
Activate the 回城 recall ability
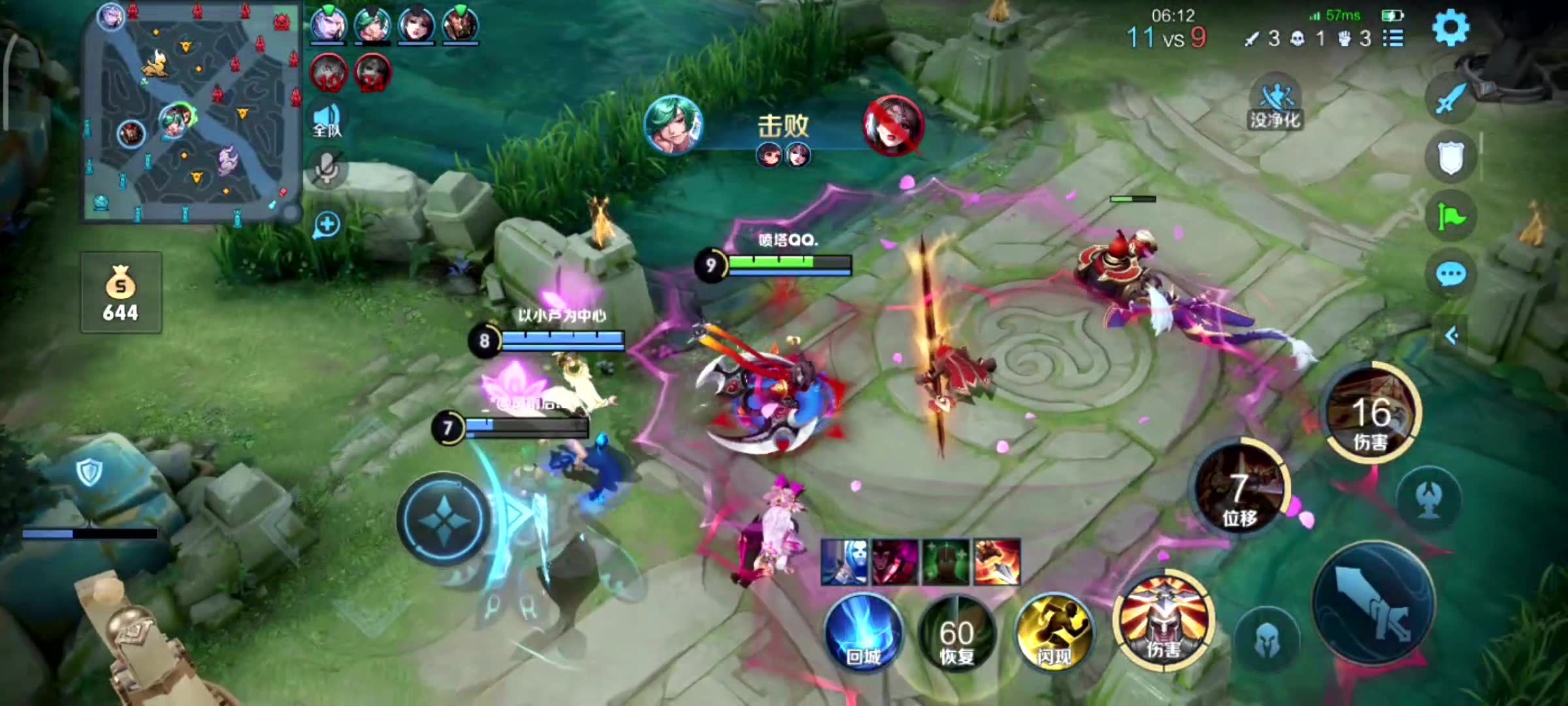click(x=862, y=633)
